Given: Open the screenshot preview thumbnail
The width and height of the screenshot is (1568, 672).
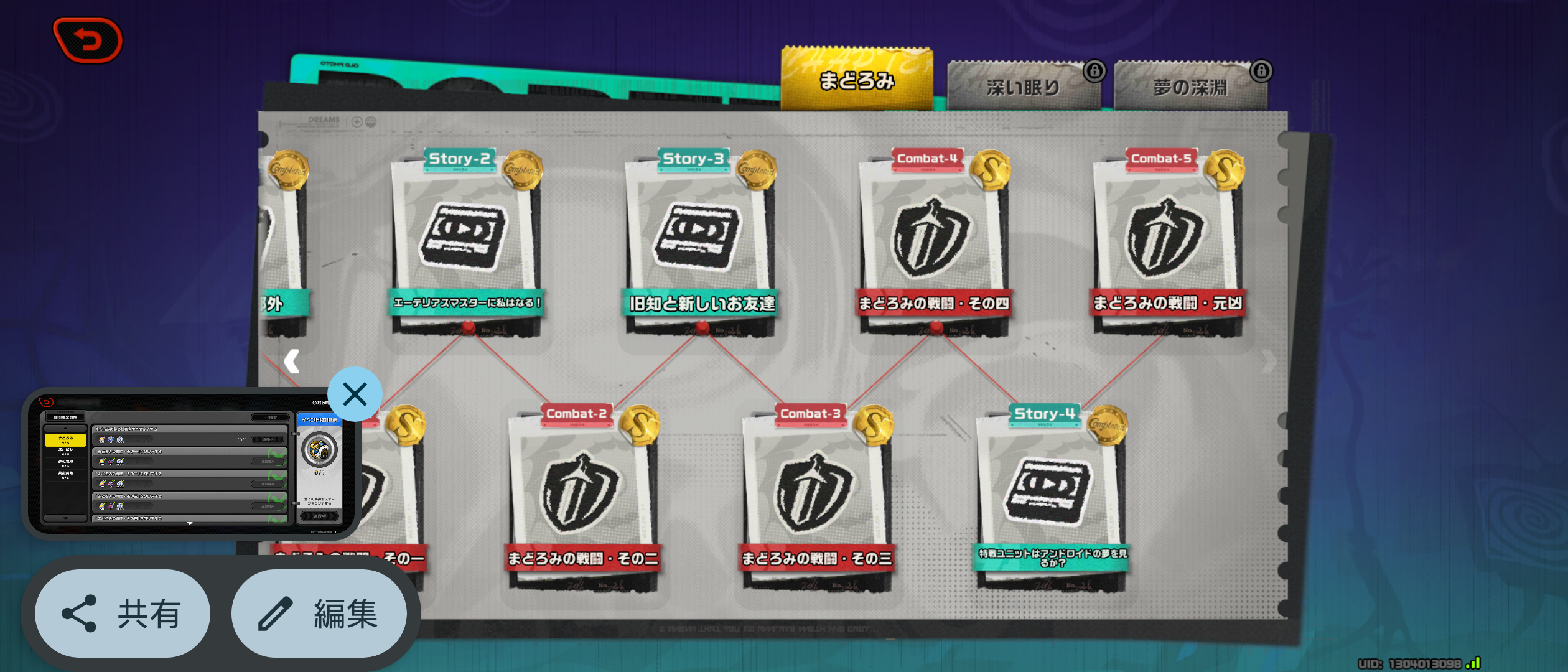Looking at the screenshot, I should (190, 464).
